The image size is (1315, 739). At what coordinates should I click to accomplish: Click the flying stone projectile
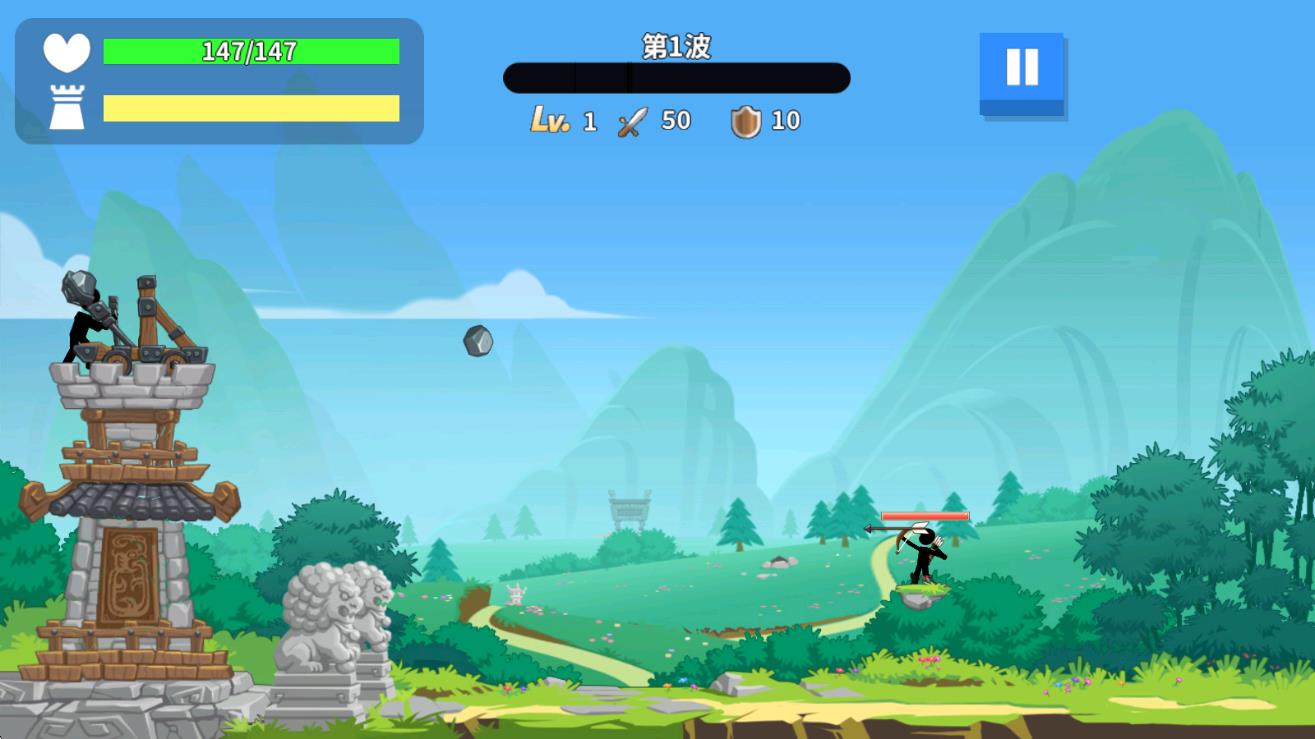tap(477, 340)
